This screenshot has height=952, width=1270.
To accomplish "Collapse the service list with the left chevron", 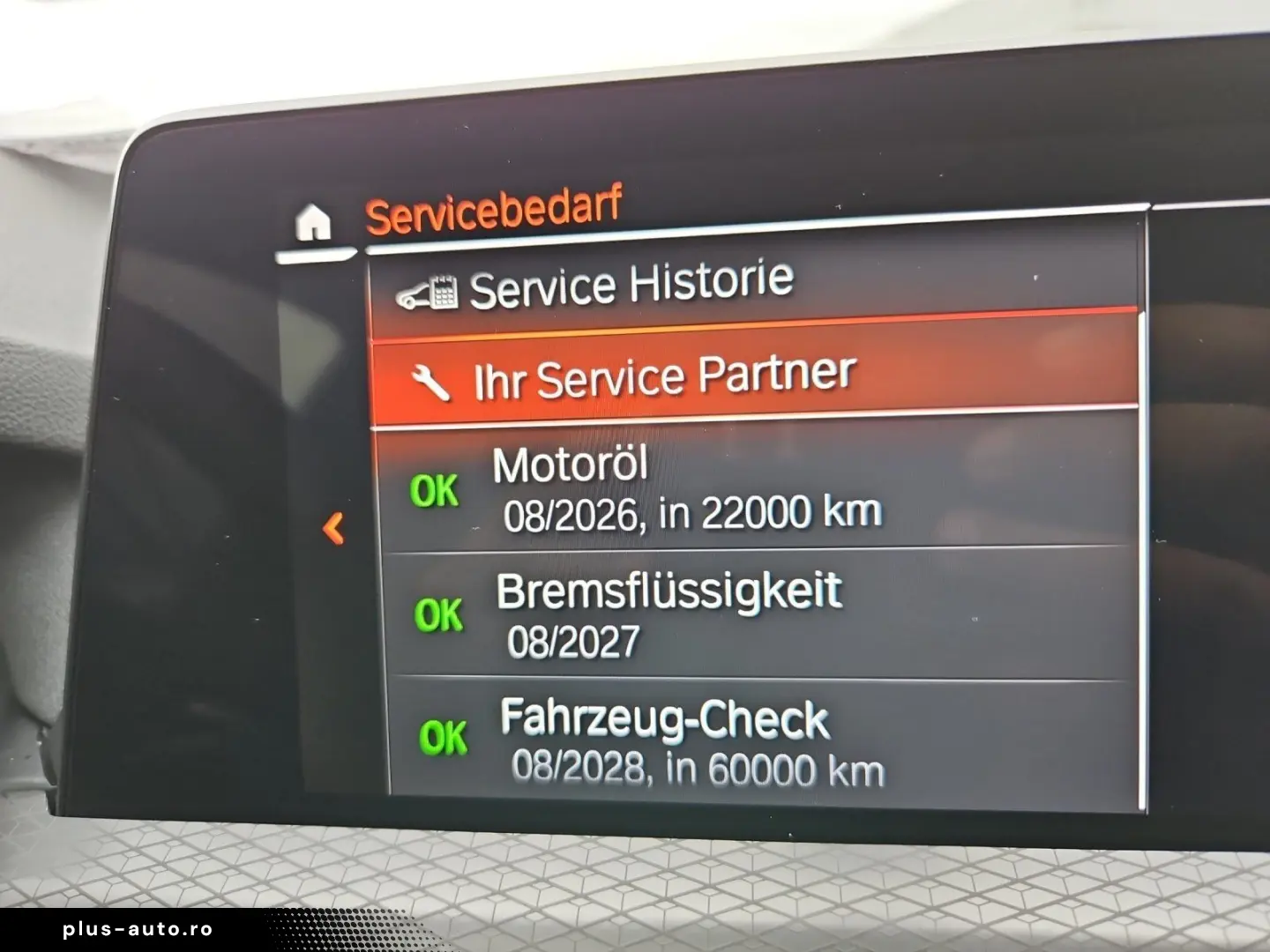I will (x=333, y=529).
